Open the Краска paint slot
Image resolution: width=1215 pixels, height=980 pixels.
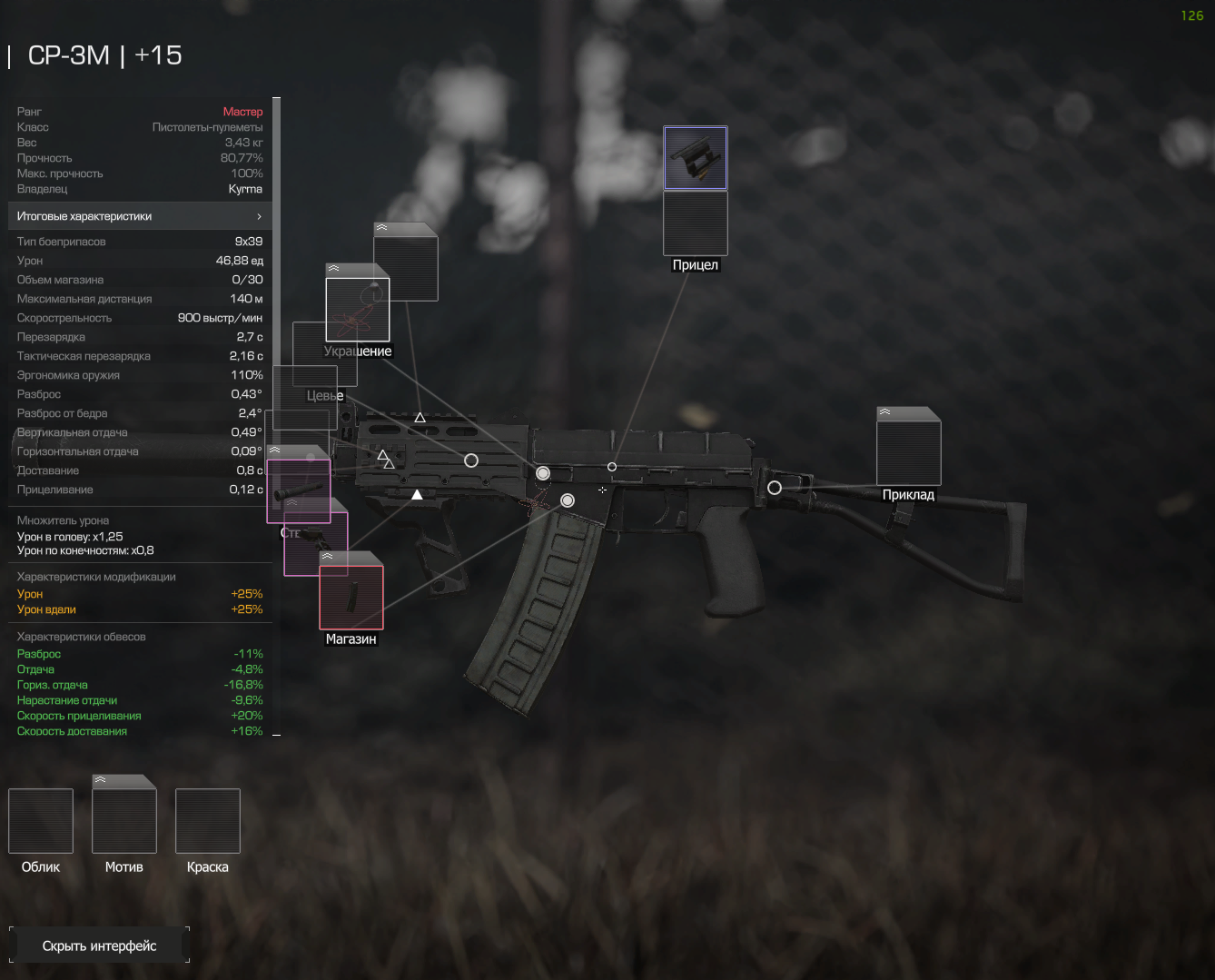[208, 821]
